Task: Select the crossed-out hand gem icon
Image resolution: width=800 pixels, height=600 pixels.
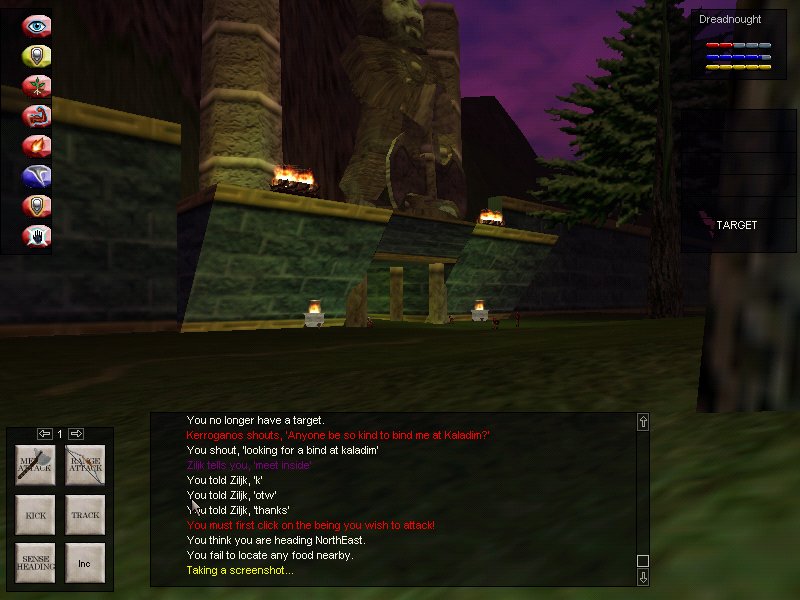Action: coord(37,236)
